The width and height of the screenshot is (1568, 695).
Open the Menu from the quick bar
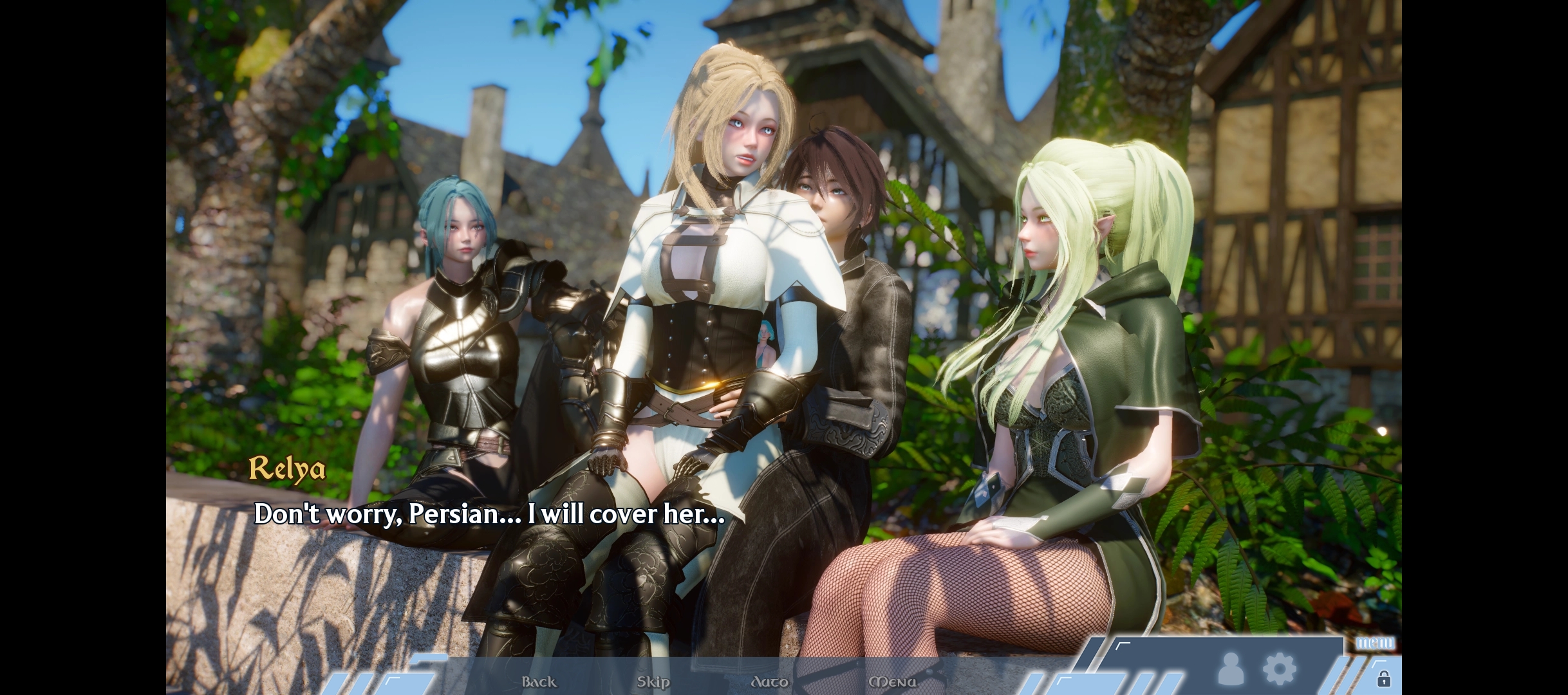892,681
